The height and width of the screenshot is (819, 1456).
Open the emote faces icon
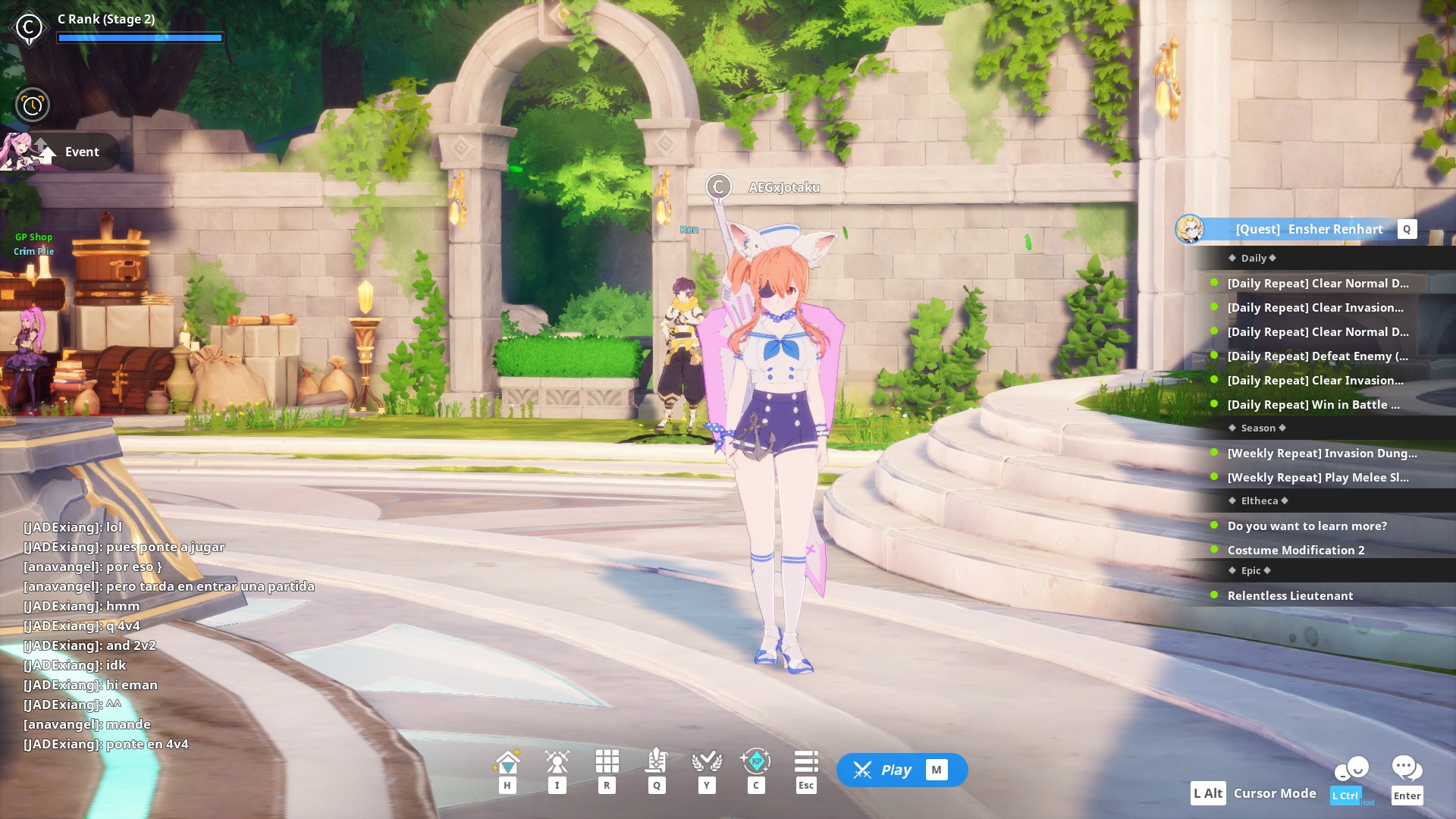tap(1351, 769)
